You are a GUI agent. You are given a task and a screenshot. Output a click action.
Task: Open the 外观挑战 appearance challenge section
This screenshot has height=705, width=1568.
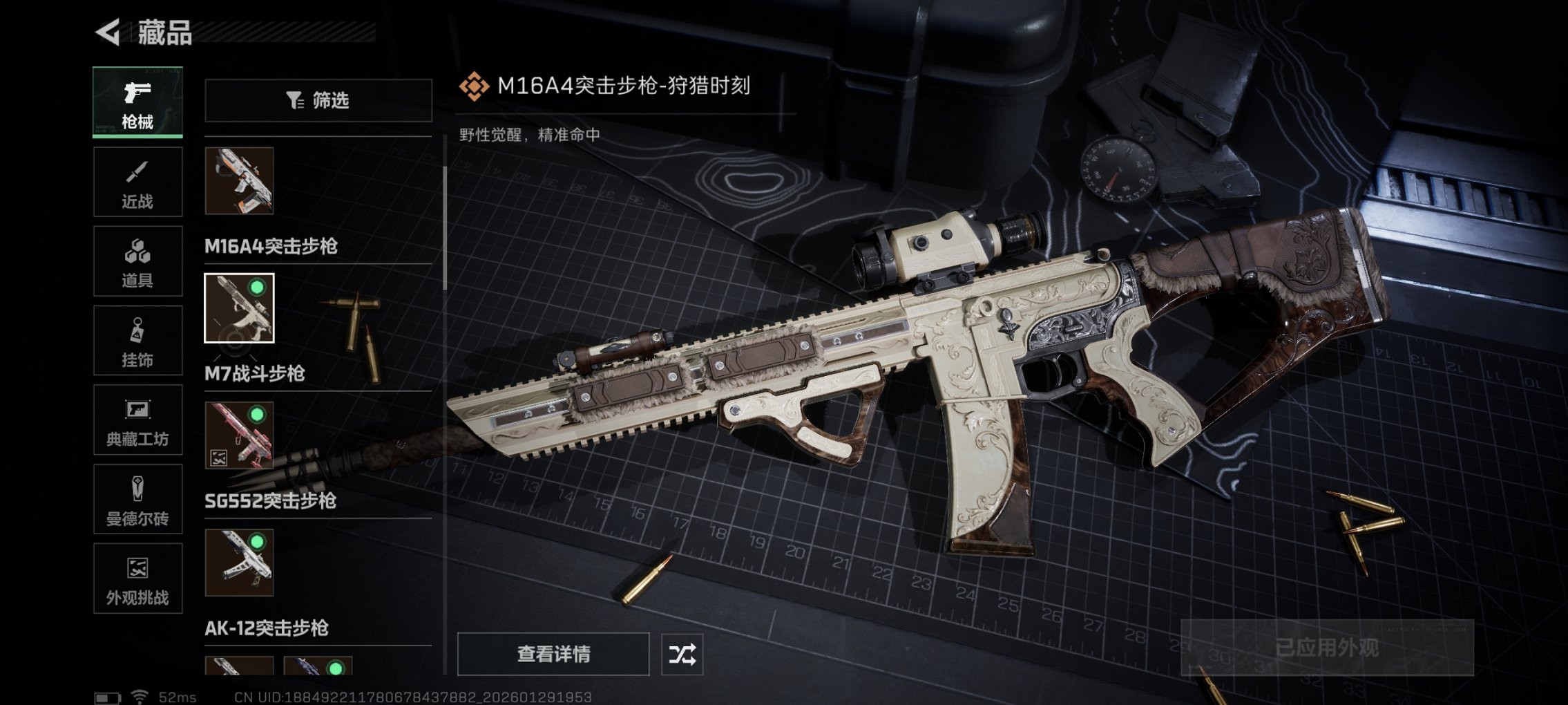click(x=137, y=579)
